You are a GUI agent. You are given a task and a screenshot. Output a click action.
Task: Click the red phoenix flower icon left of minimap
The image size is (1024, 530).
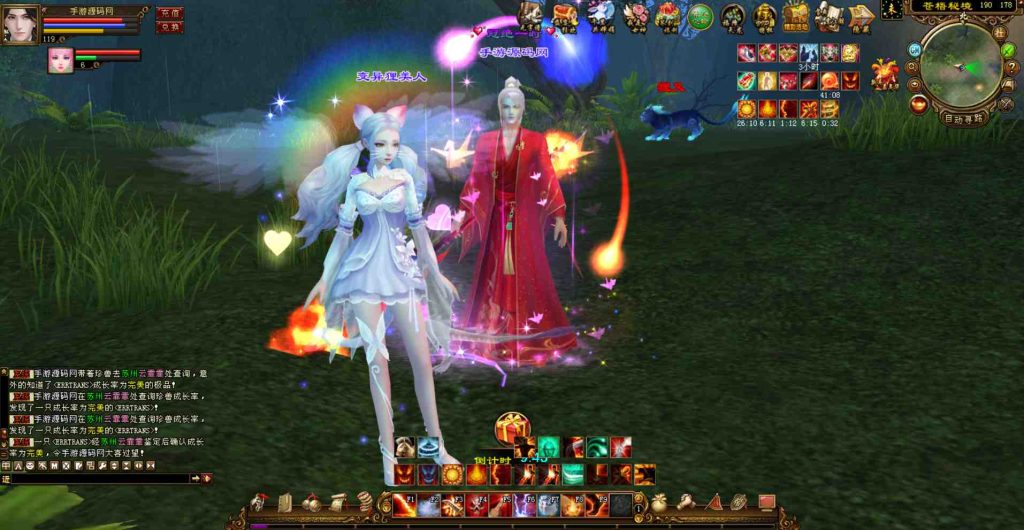pyautogui.click(x=884, y=74)
